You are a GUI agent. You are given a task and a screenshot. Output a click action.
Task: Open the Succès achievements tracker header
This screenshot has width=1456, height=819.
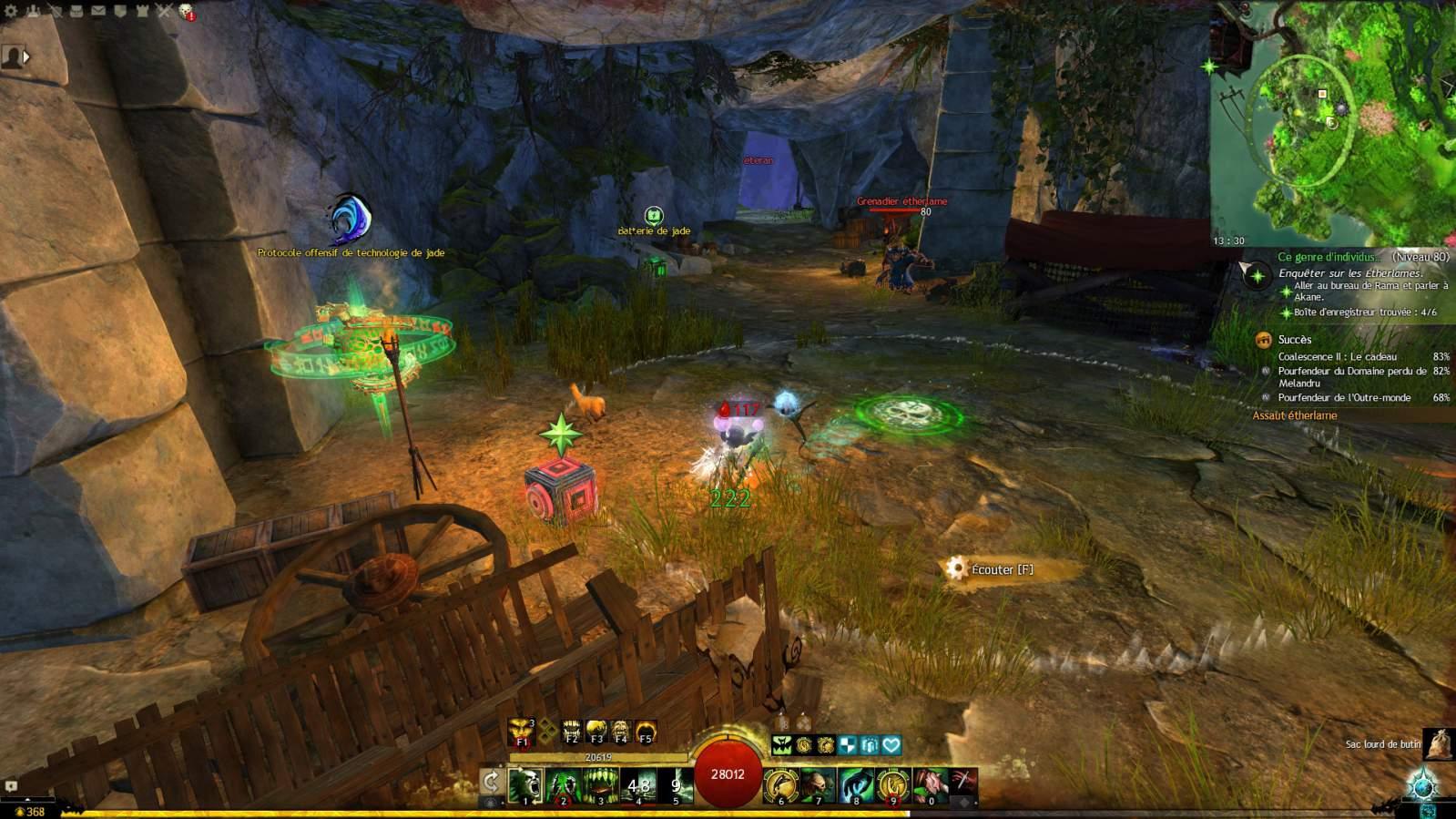(1294, 340)
